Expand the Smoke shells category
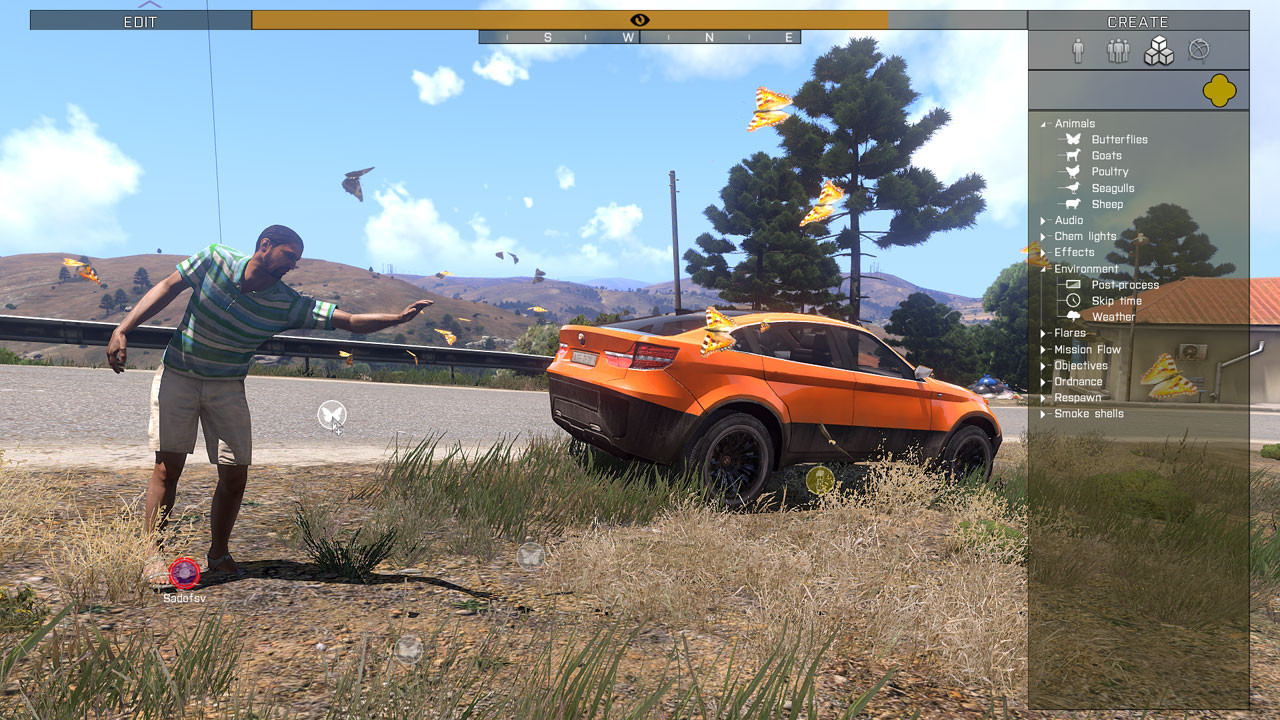1280x720 pixels. tap(1088, 414)
